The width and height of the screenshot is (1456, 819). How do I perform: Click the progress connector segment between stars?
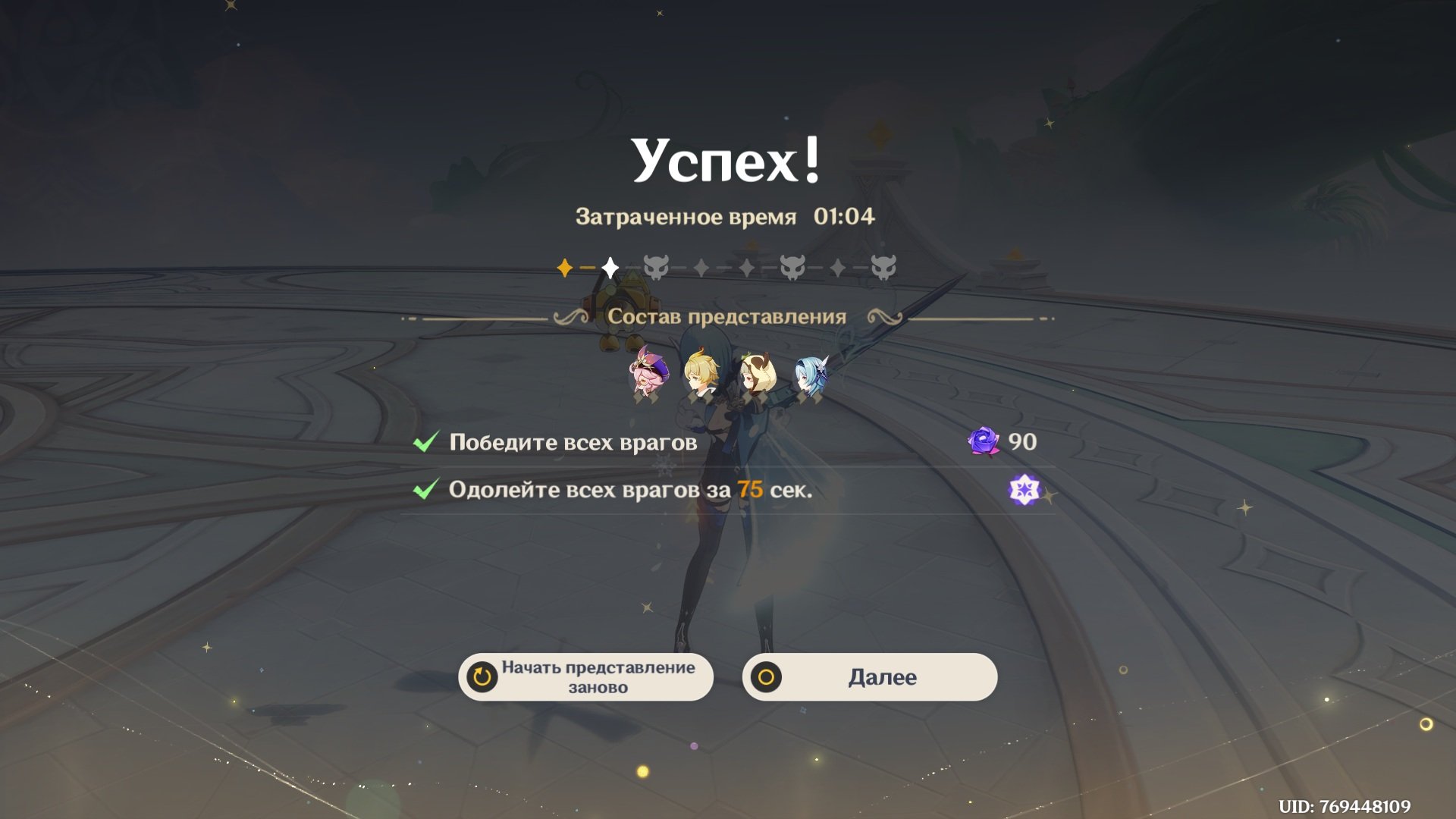coord(588,266)
